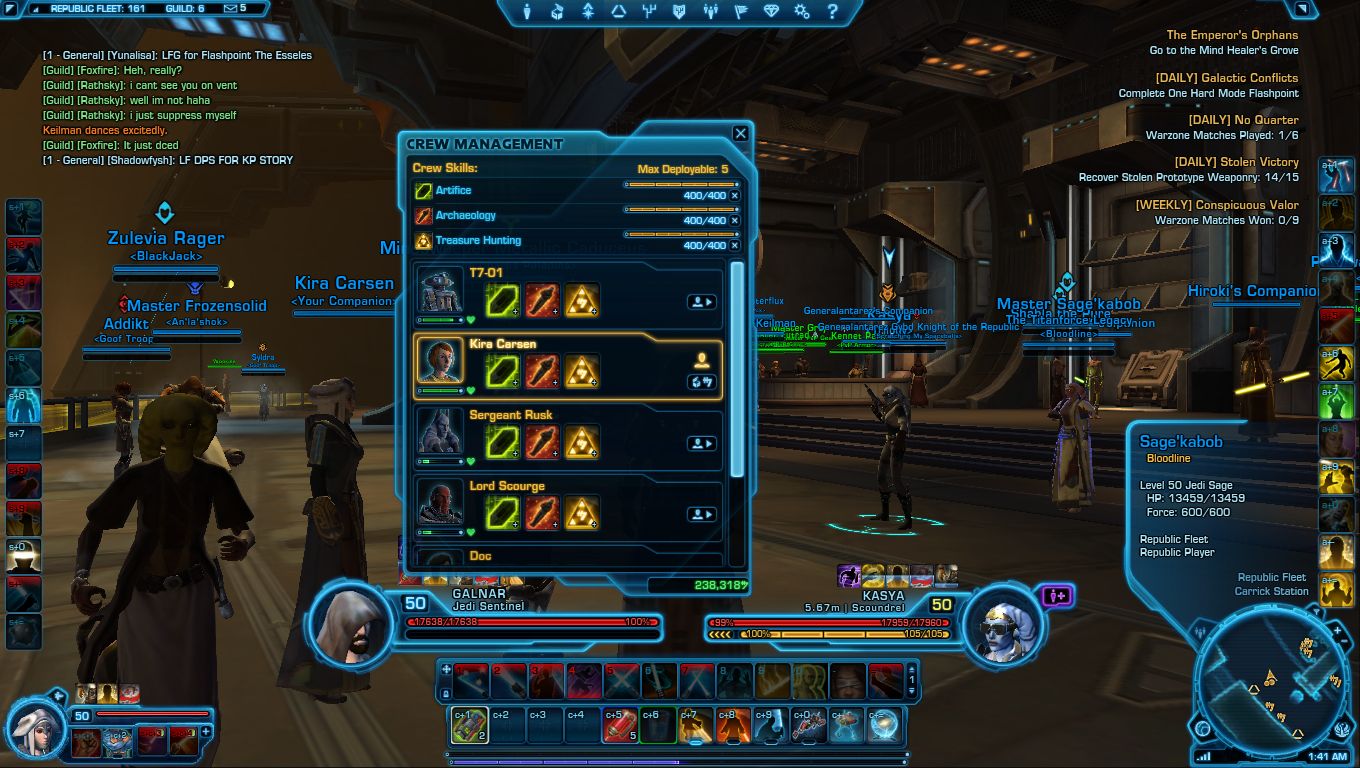Summon companion Sergeant Rusk
This screenshot has width=1360, height=768.
pos(701,443)
